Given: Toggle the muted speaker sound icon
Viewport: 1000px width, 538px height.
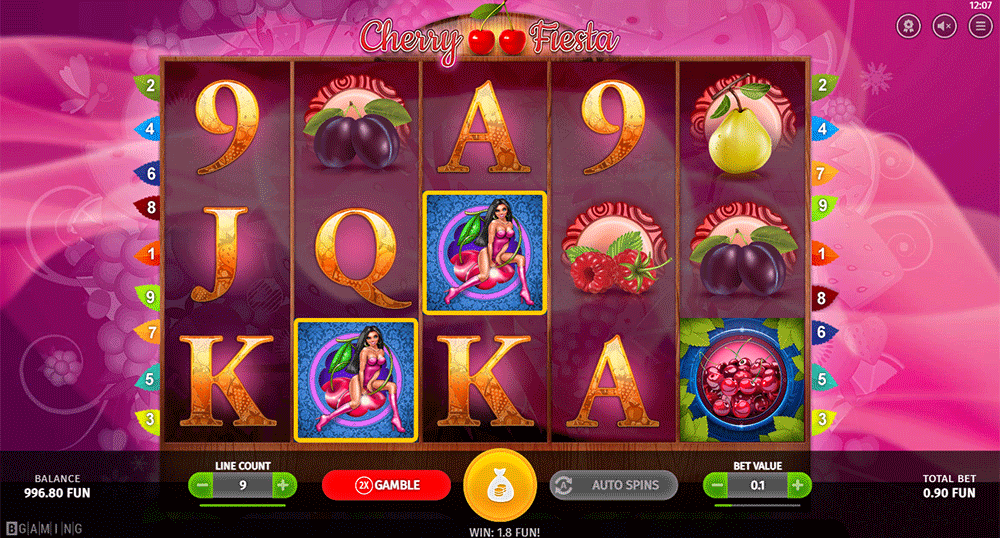Looking at the screenshot, I should click(x=944, y=27).
